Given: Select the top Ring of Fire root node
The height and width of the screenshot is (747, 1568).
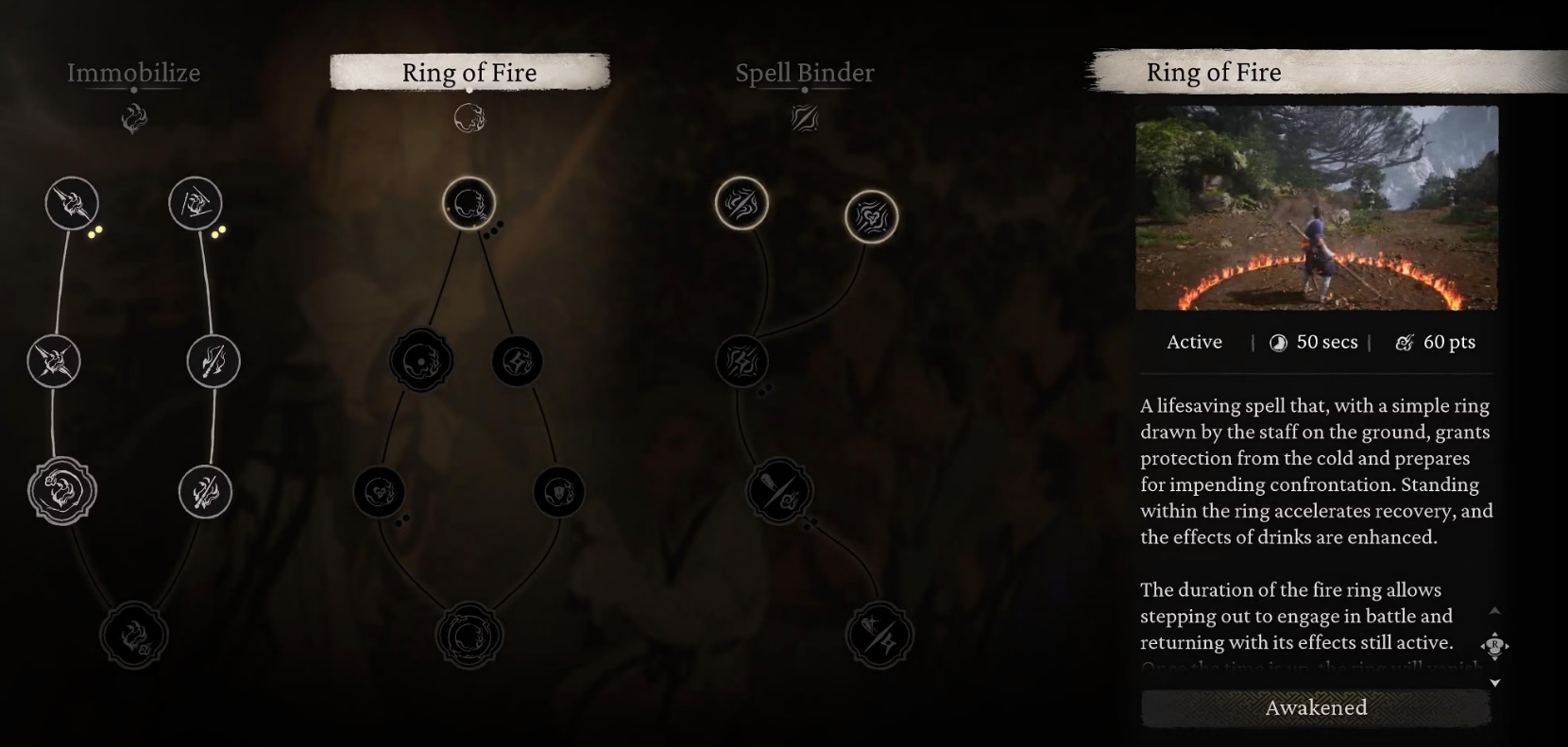Looking at the screenshot, I should [469, 203].
